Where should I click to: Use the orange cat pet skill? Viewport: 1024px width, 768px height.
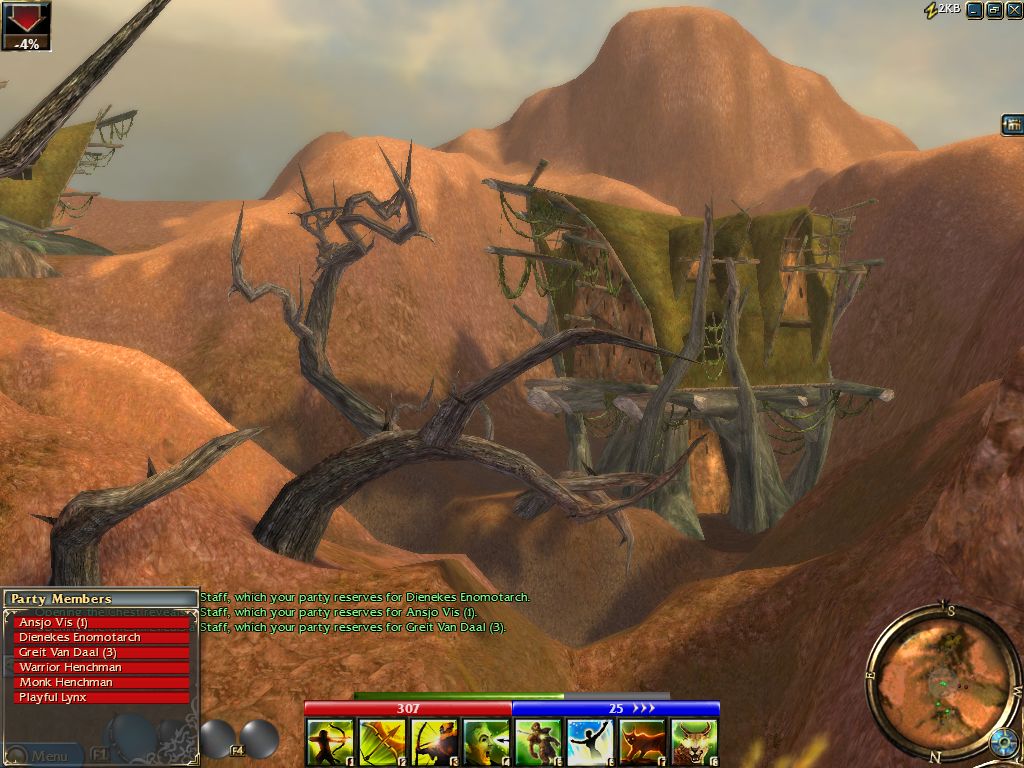(x=642, y=743)
